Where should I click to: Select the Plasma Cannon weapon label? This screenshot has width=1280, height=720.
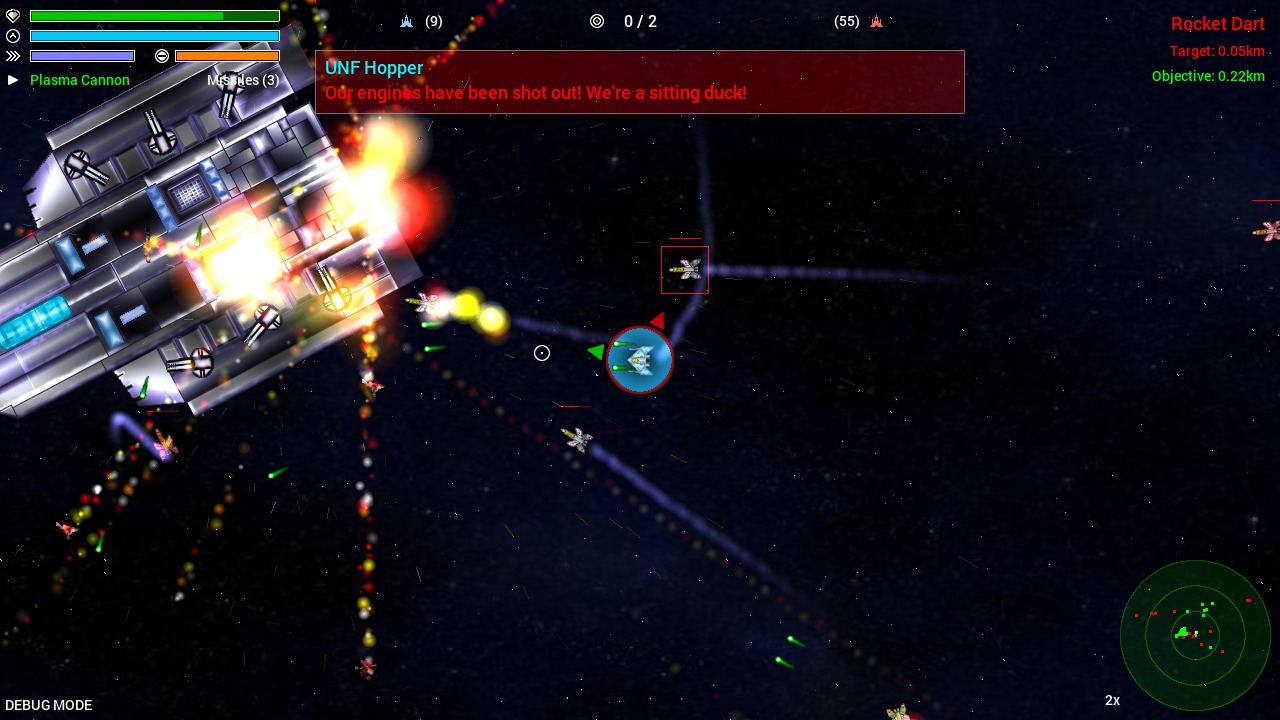tap(80, 80)
